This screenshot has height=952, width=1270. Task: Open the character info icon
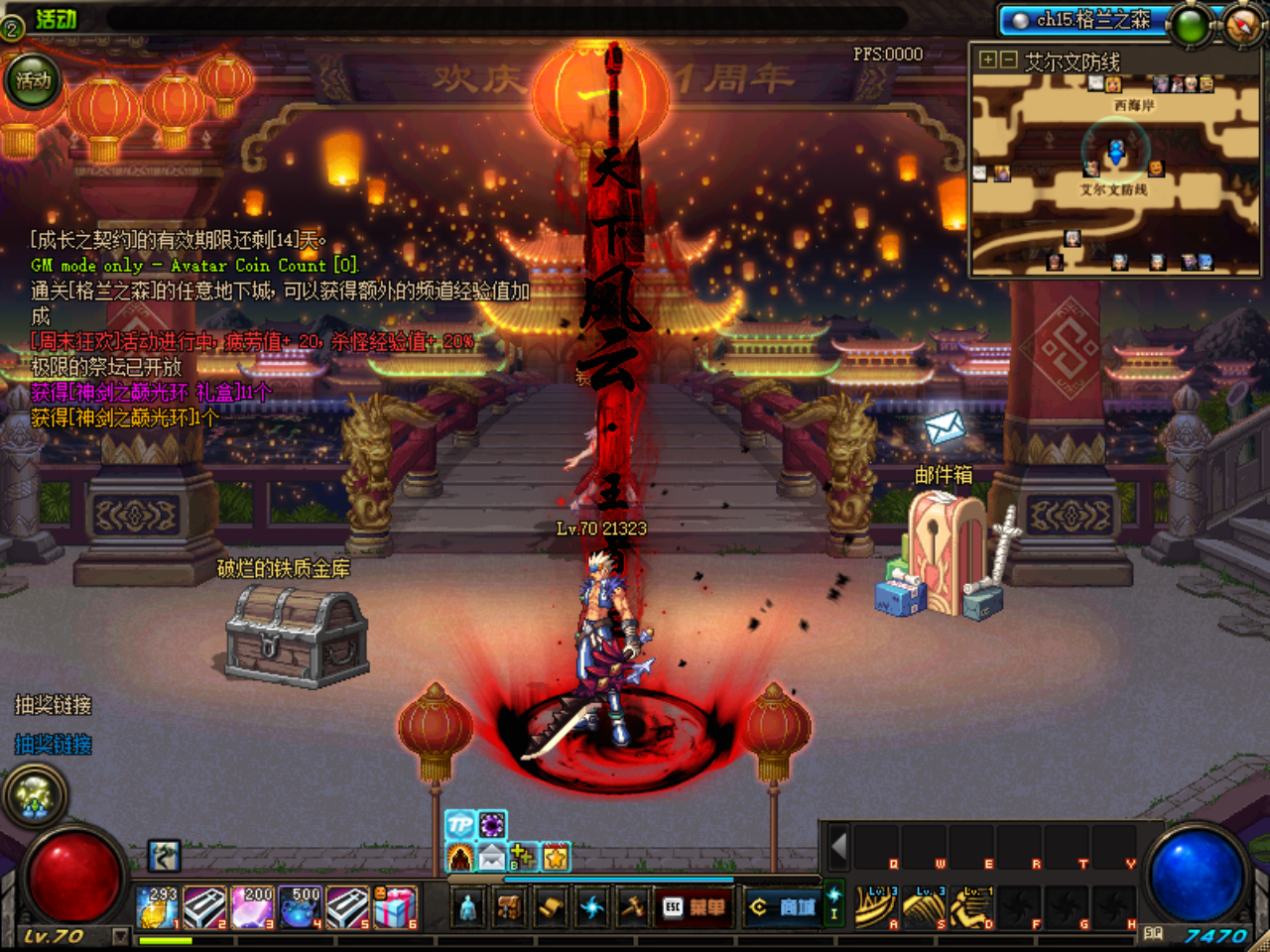[x=468, y=906]
